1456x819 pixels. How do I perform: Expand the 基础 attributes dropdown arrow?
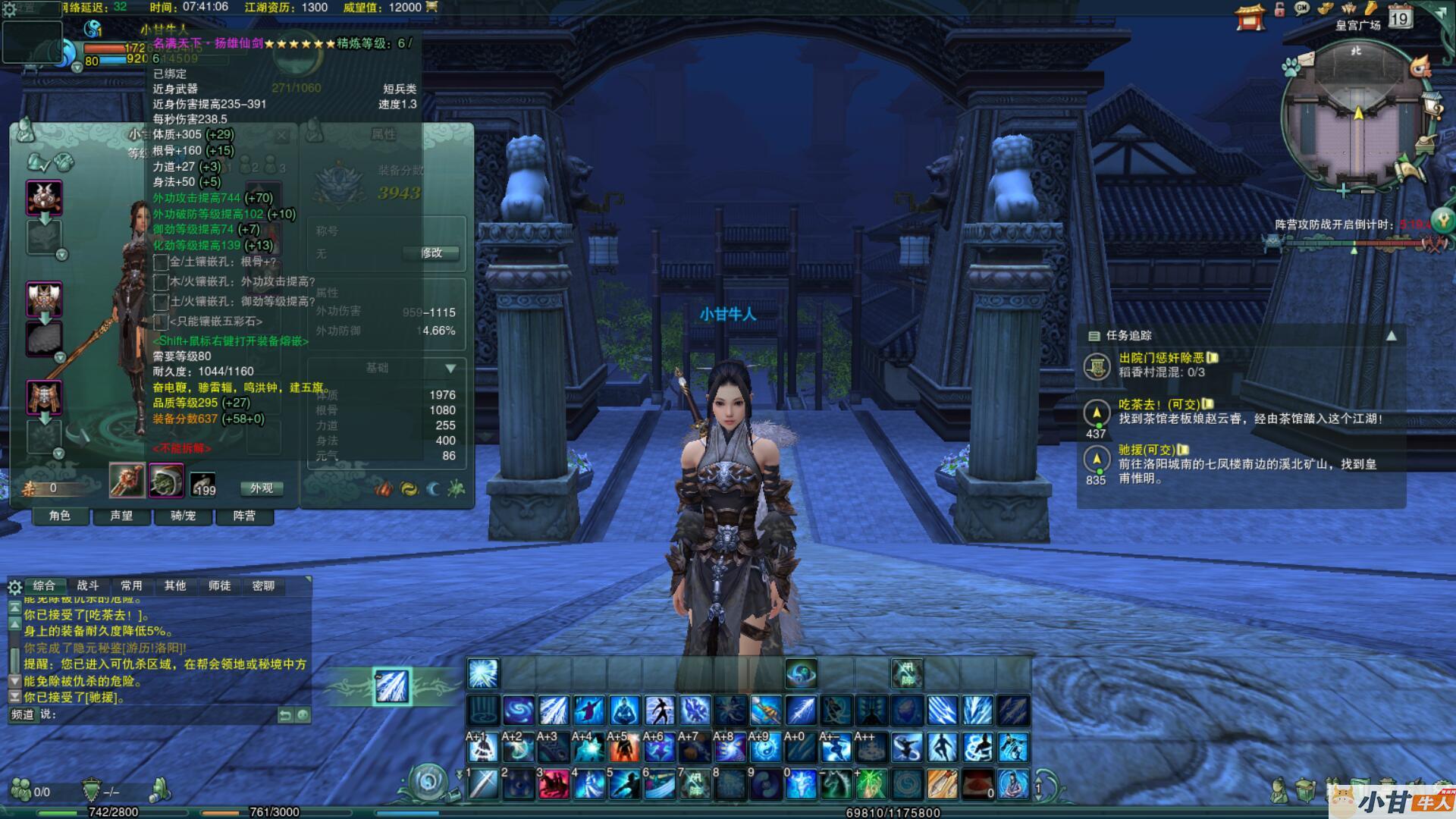click(450, 369)
